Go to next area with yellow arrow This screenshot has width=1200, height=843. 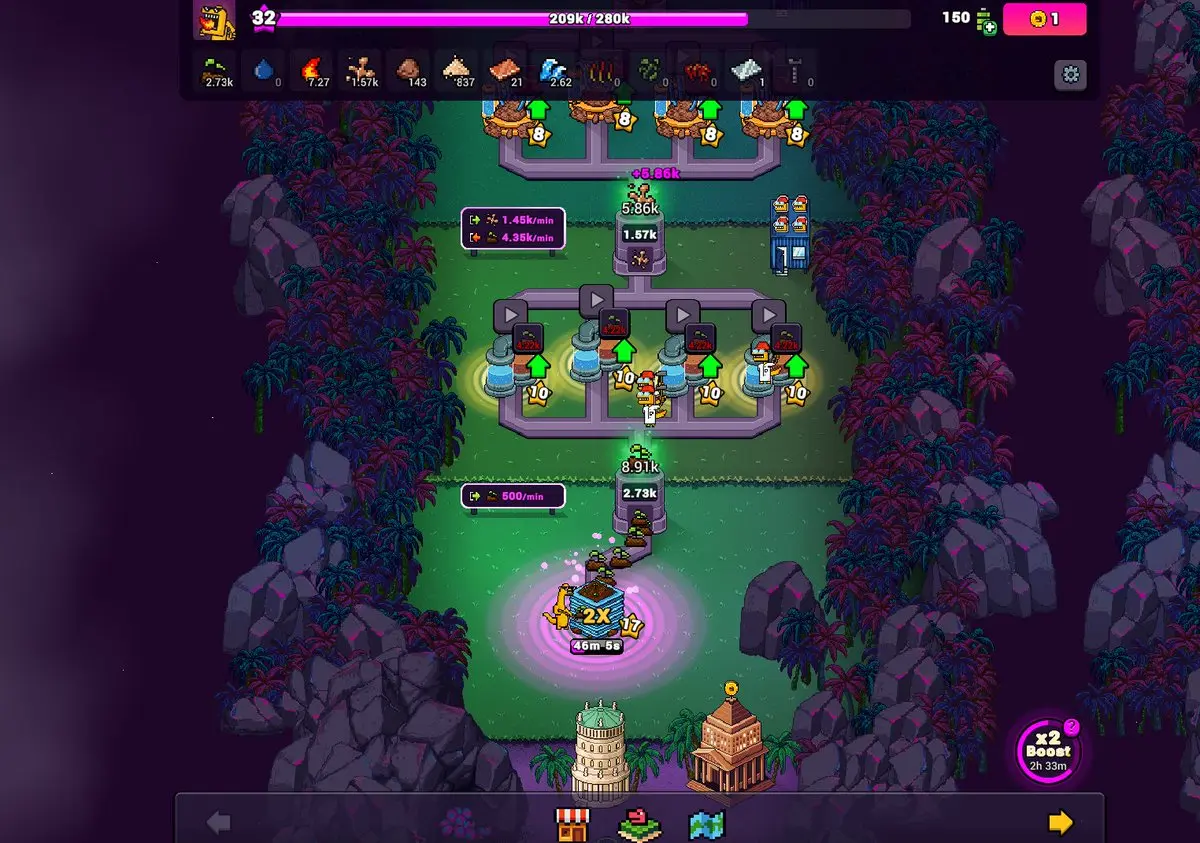click(1060, 822)
